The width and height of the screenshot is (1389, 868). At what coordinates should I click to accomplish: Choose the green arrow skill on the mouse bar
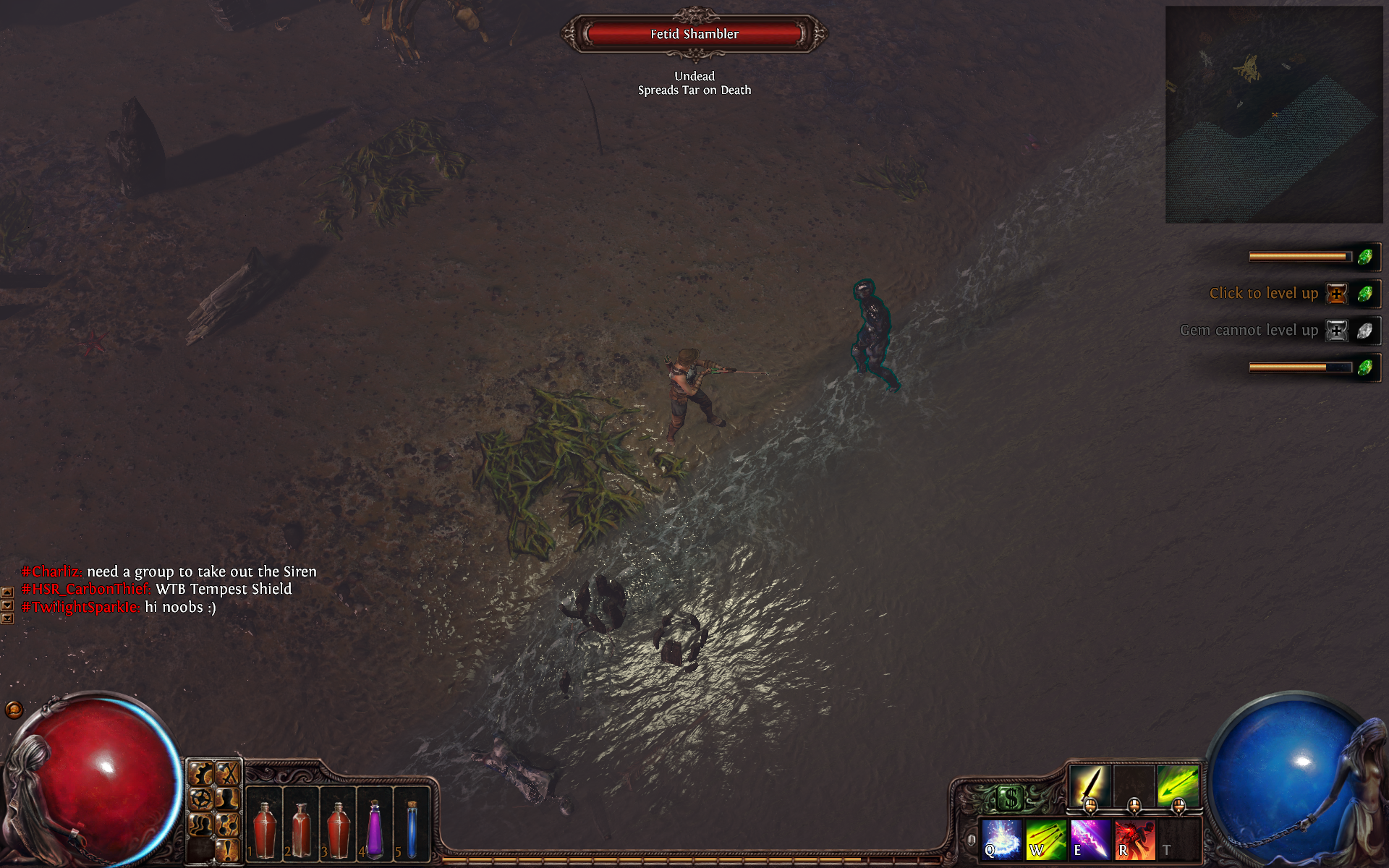pyautogui.click(x=1178, y=786)
